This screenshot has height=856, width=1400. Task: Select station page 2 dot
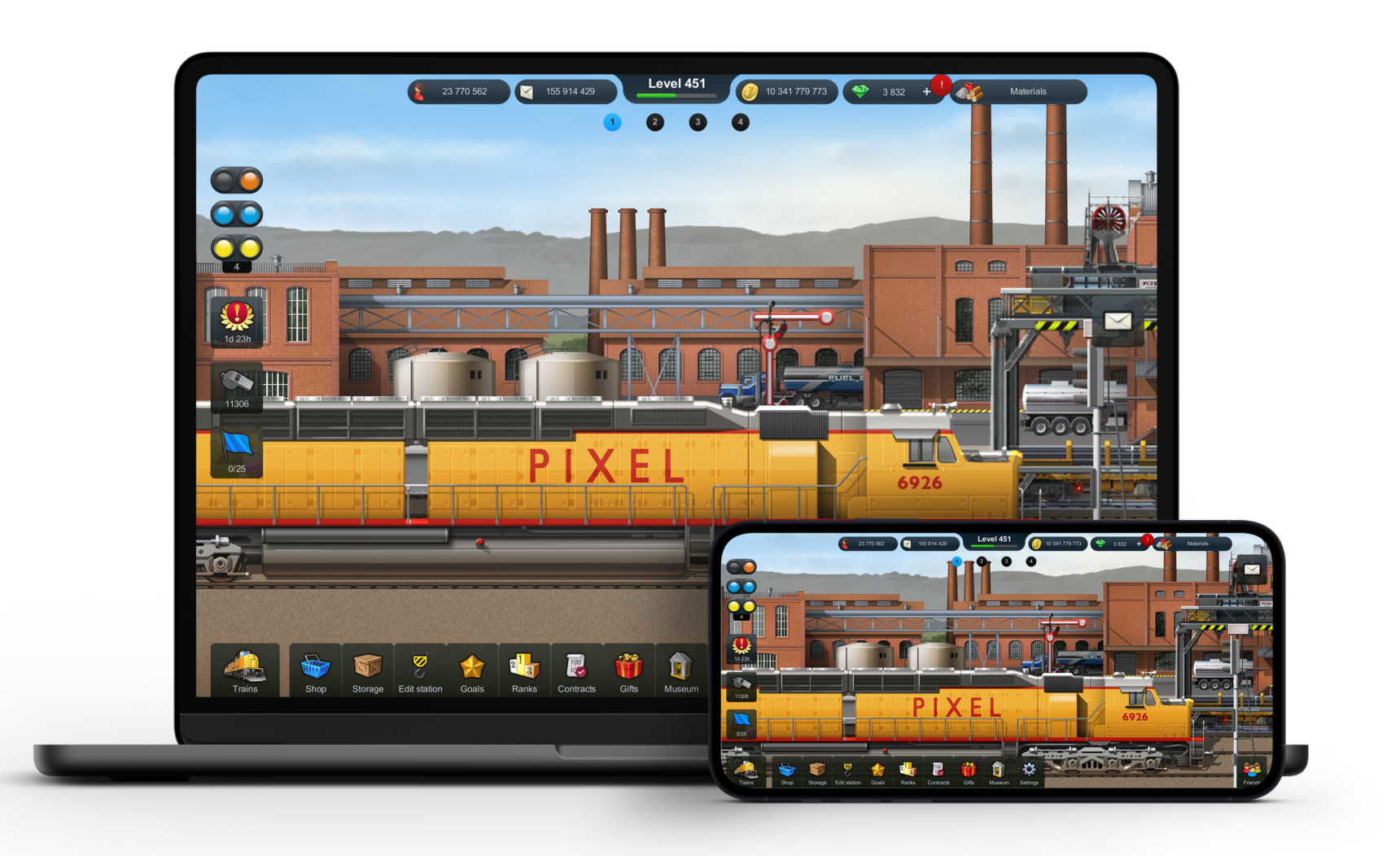pos(654,122)
